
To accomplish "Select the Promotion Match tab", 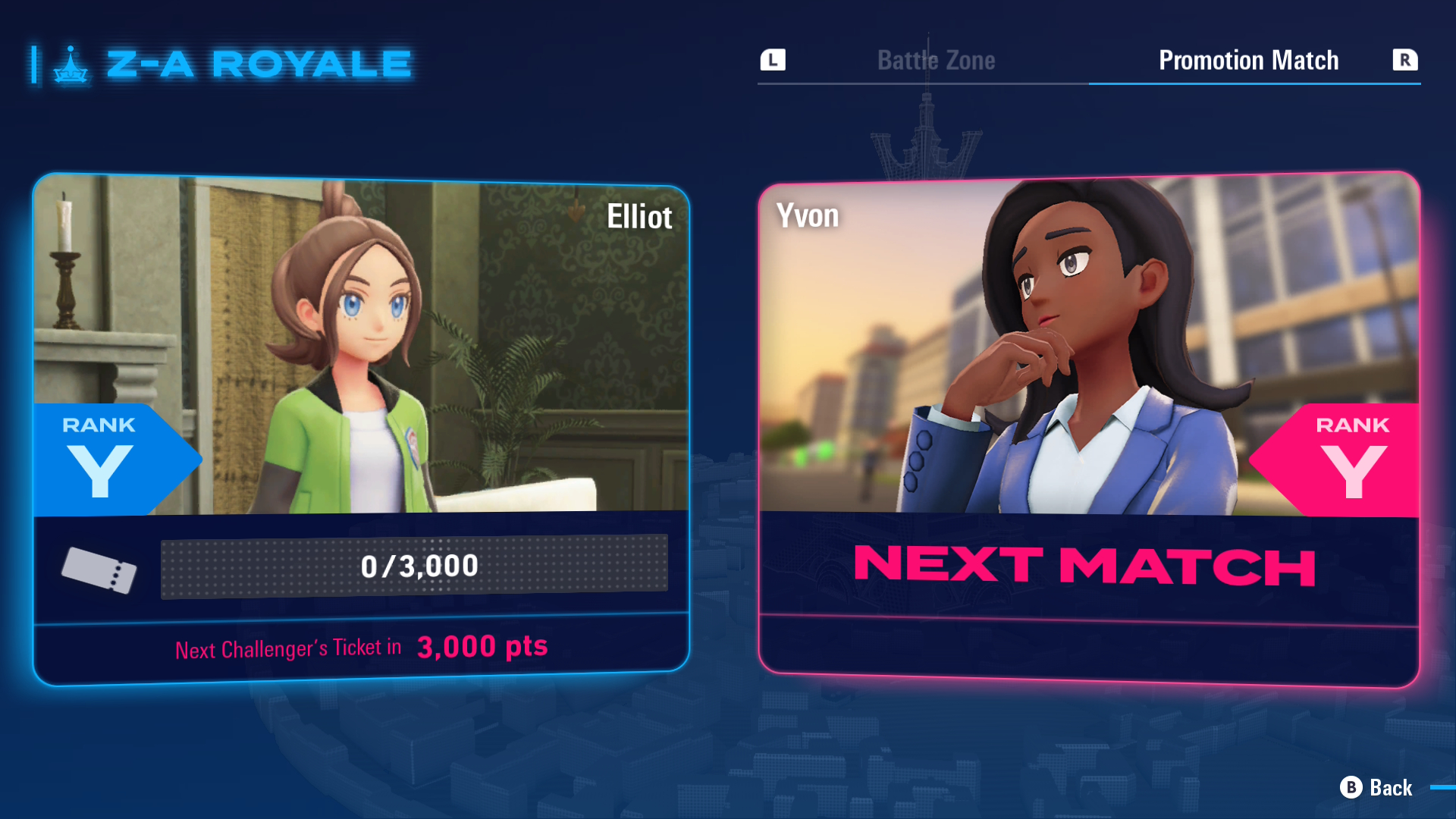I will pos(1248,60).
